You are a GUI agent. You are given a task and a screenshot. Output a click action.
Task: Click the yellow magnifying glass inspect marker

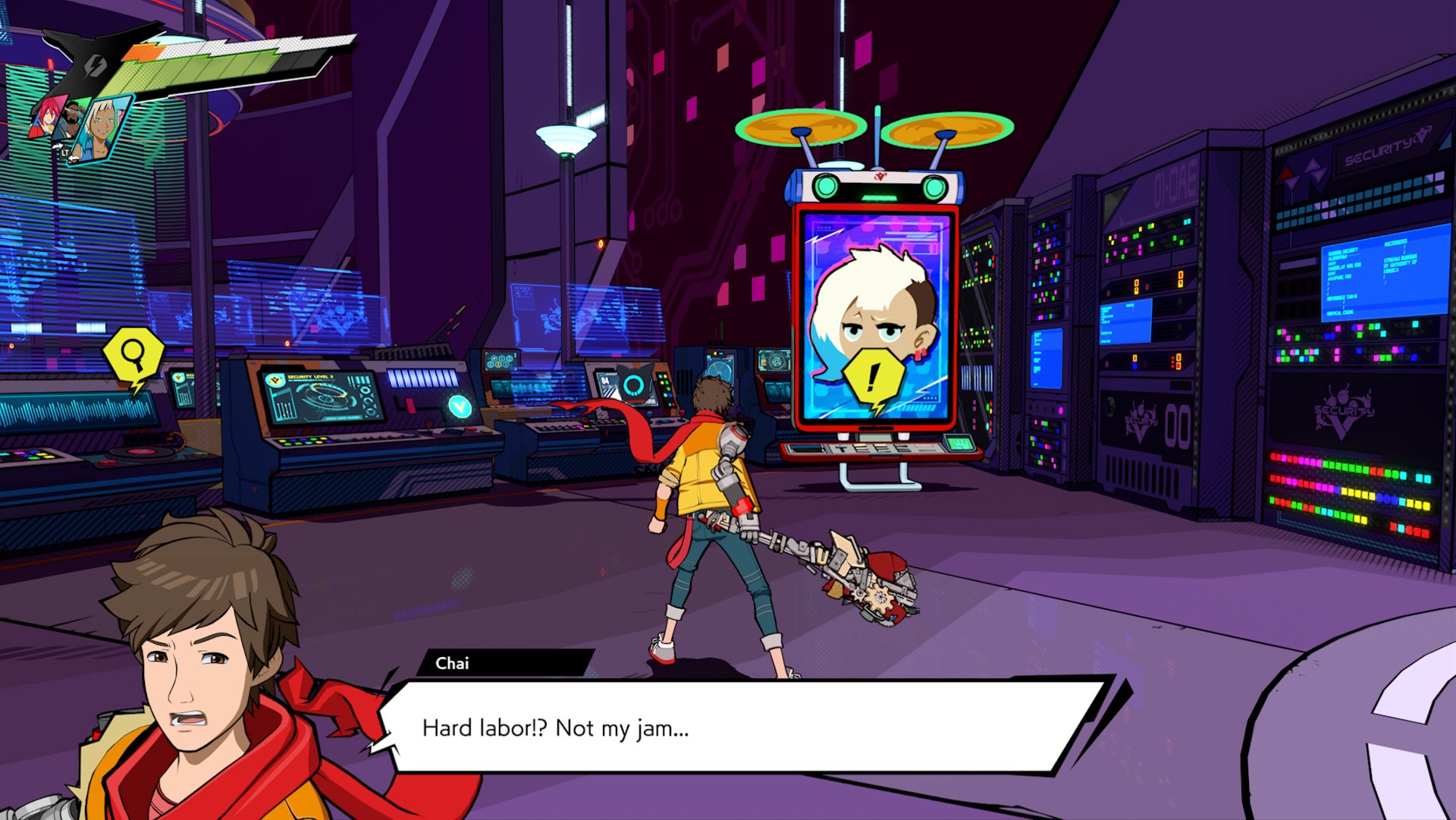point(133,354)
